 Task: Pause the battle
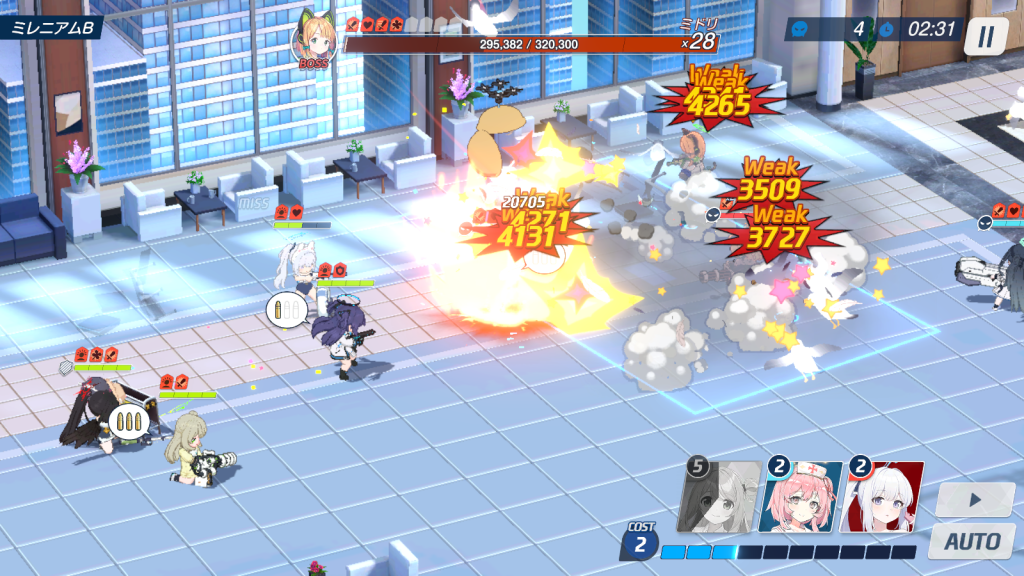(986, 36)
